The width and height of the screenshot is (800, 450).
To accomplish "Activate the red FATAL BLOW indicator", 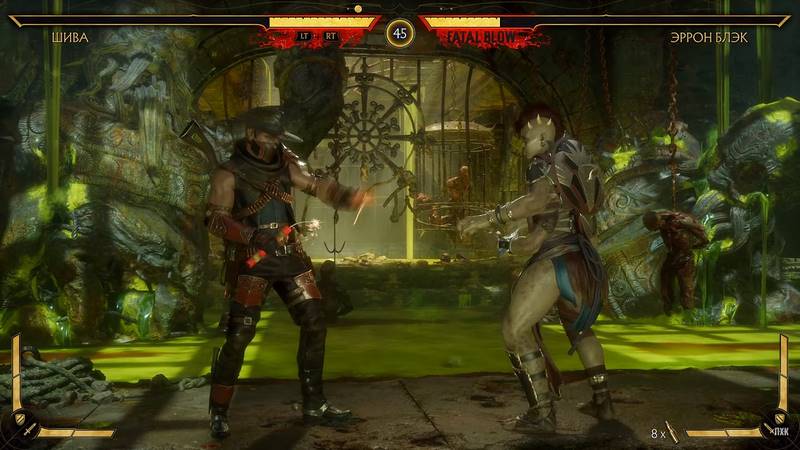I will coord(481,37).
